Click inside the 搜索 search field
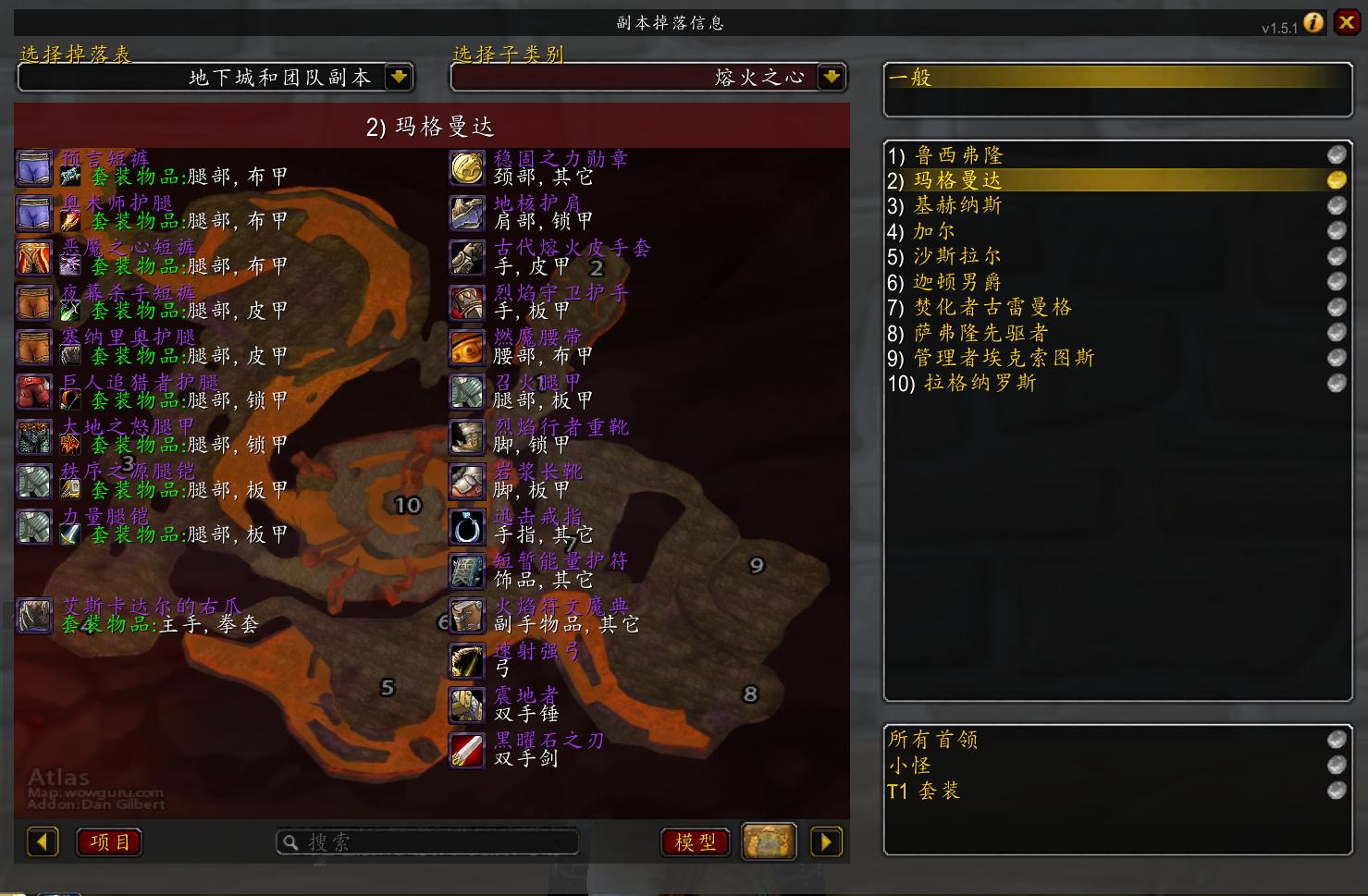 [425, 841]
